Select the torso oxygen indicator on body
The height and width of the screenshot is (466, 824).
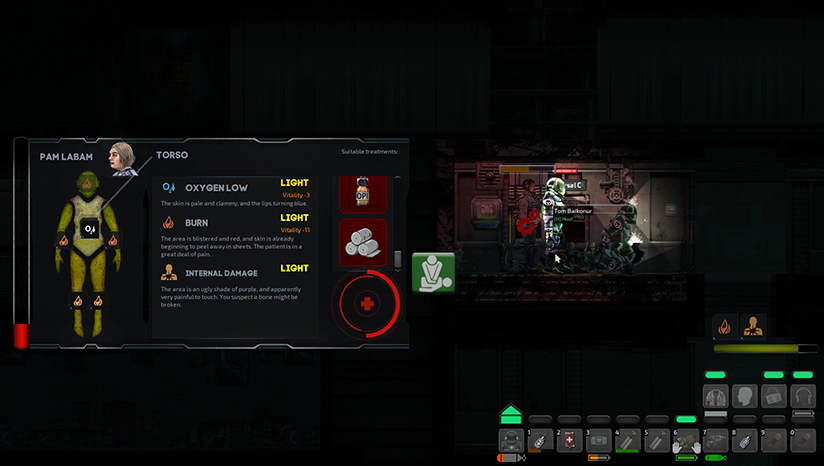(90, 229)
